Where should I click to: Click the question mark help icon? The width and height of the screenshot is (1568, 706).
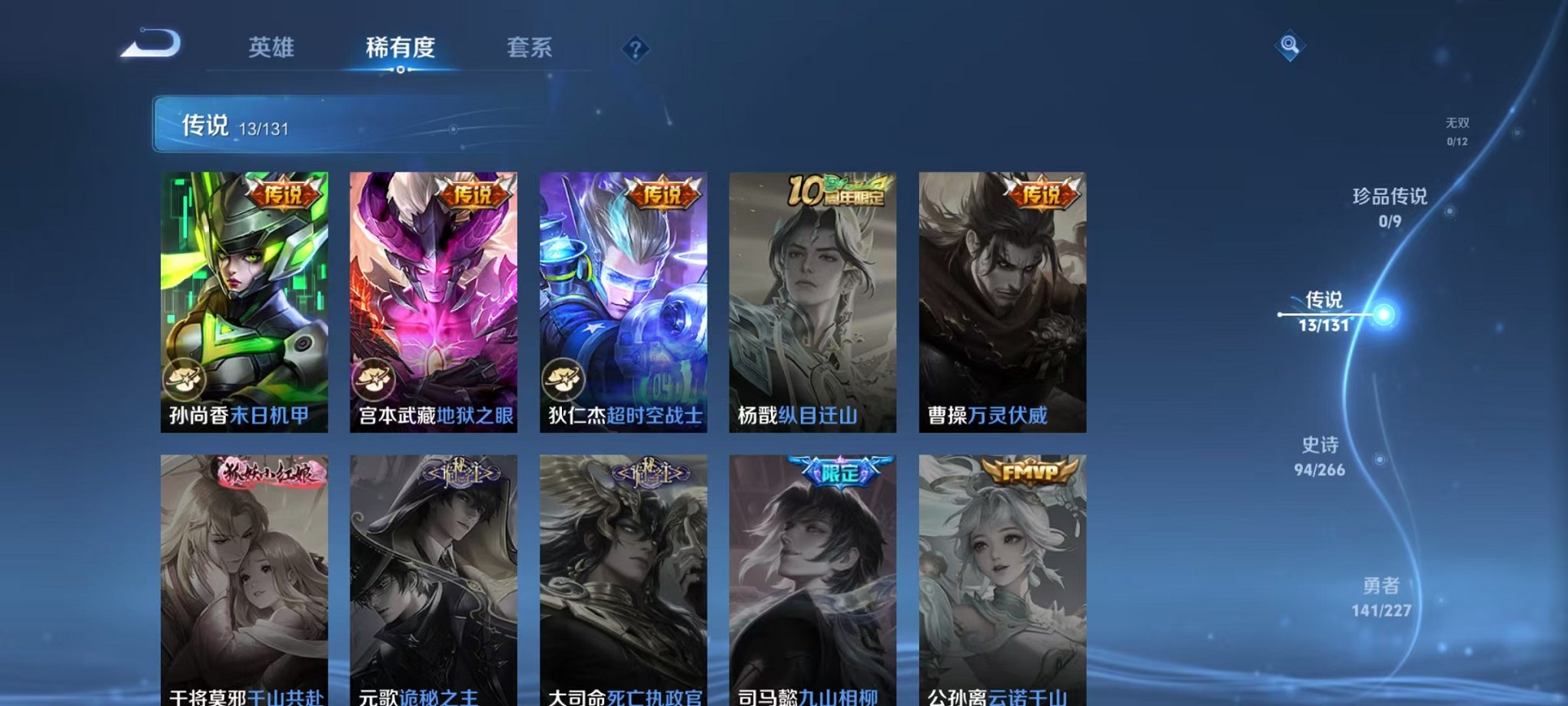tap(634, 50)
